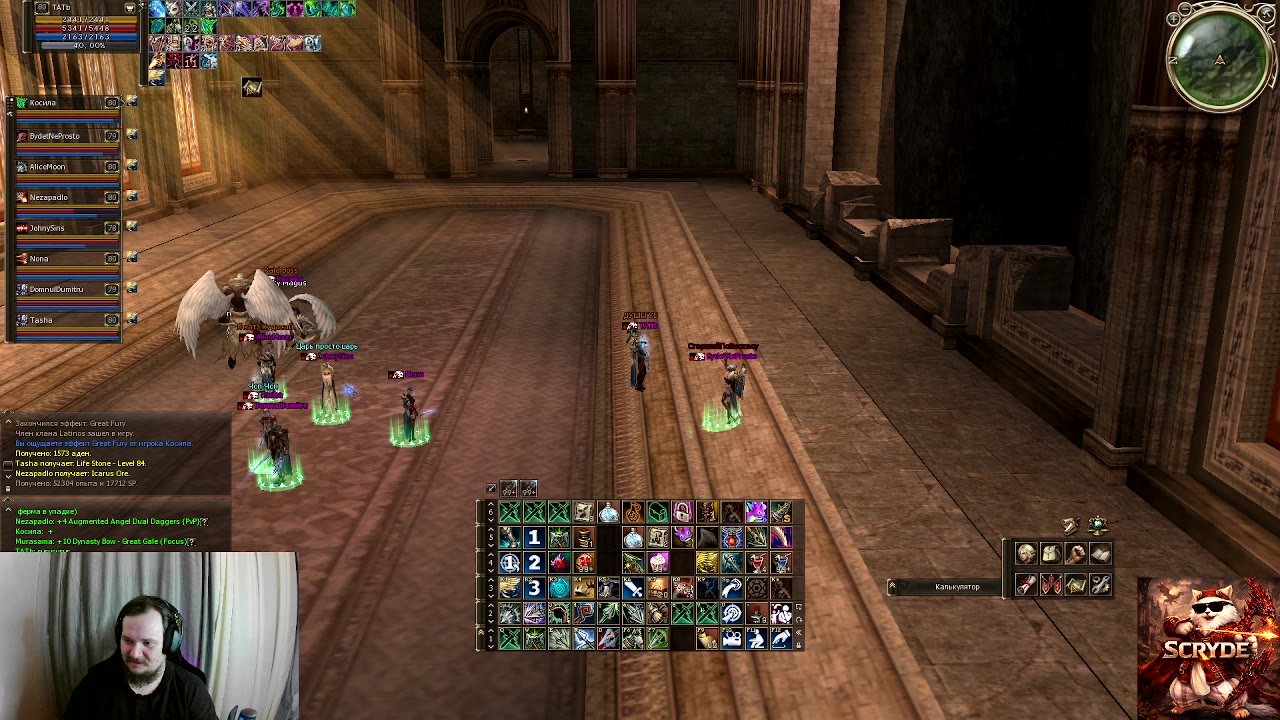Image resolution: width=1280 pixels, height=720 pixels.
Task: Select Nezapadlo in the party list
Action: (48, 198)
